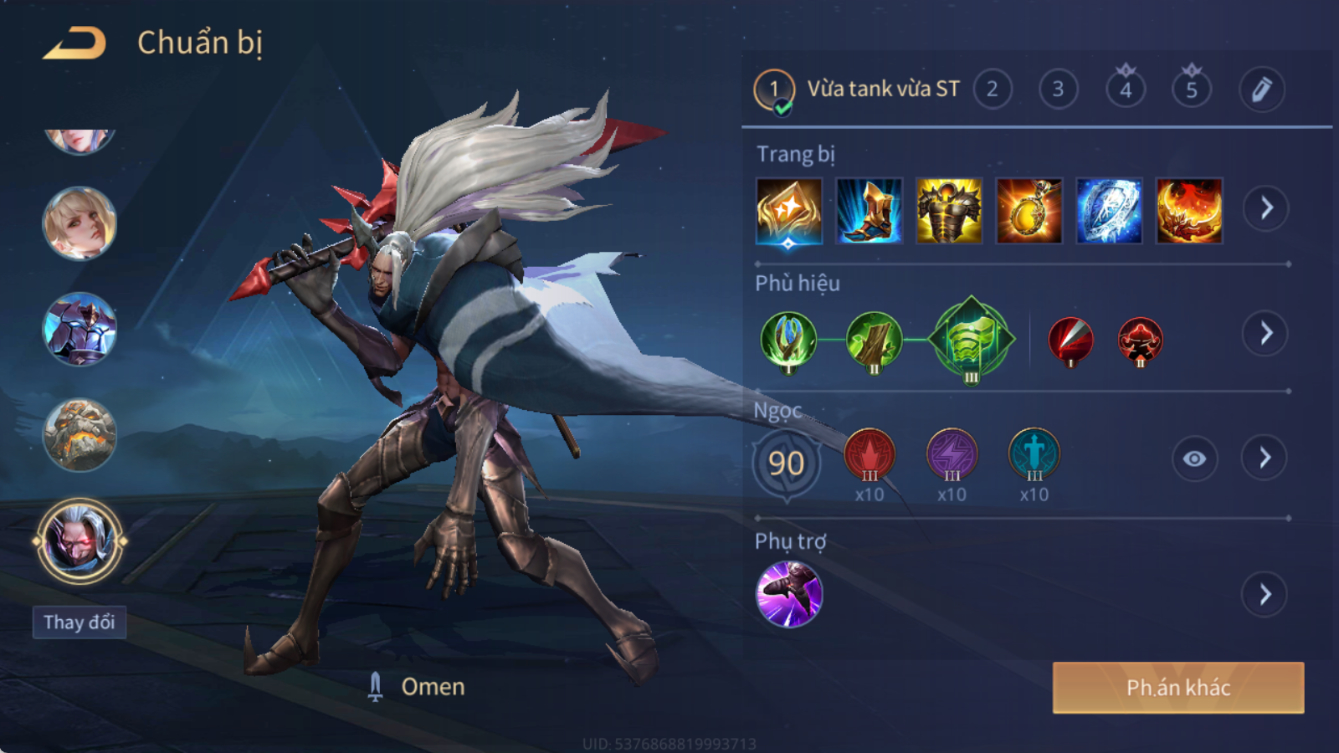Open locked build preset 5

1192,90
